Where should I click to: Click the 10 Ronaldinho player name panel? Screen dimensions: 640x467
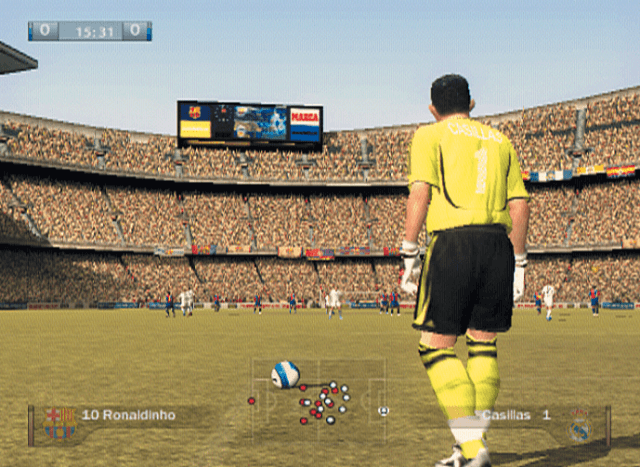[x=129, y=415]
